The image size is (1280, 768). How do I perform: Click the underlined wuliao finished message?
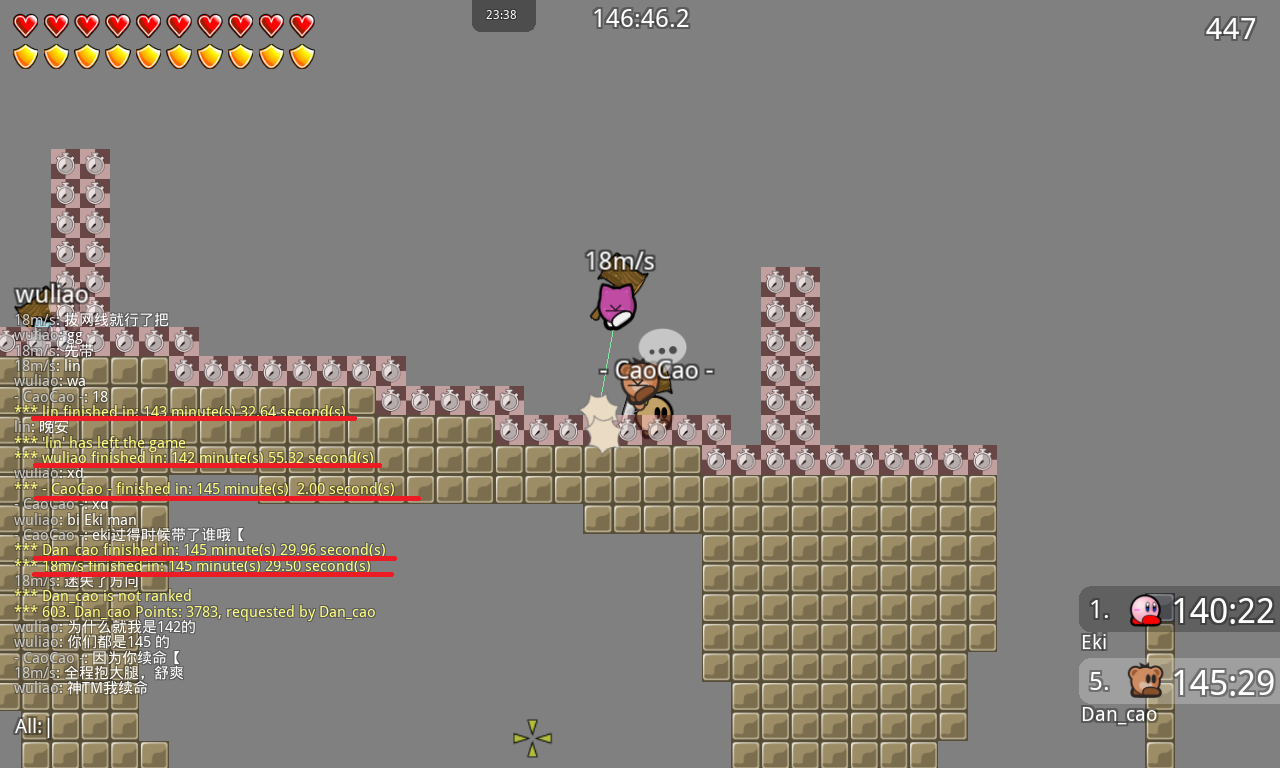196,457
